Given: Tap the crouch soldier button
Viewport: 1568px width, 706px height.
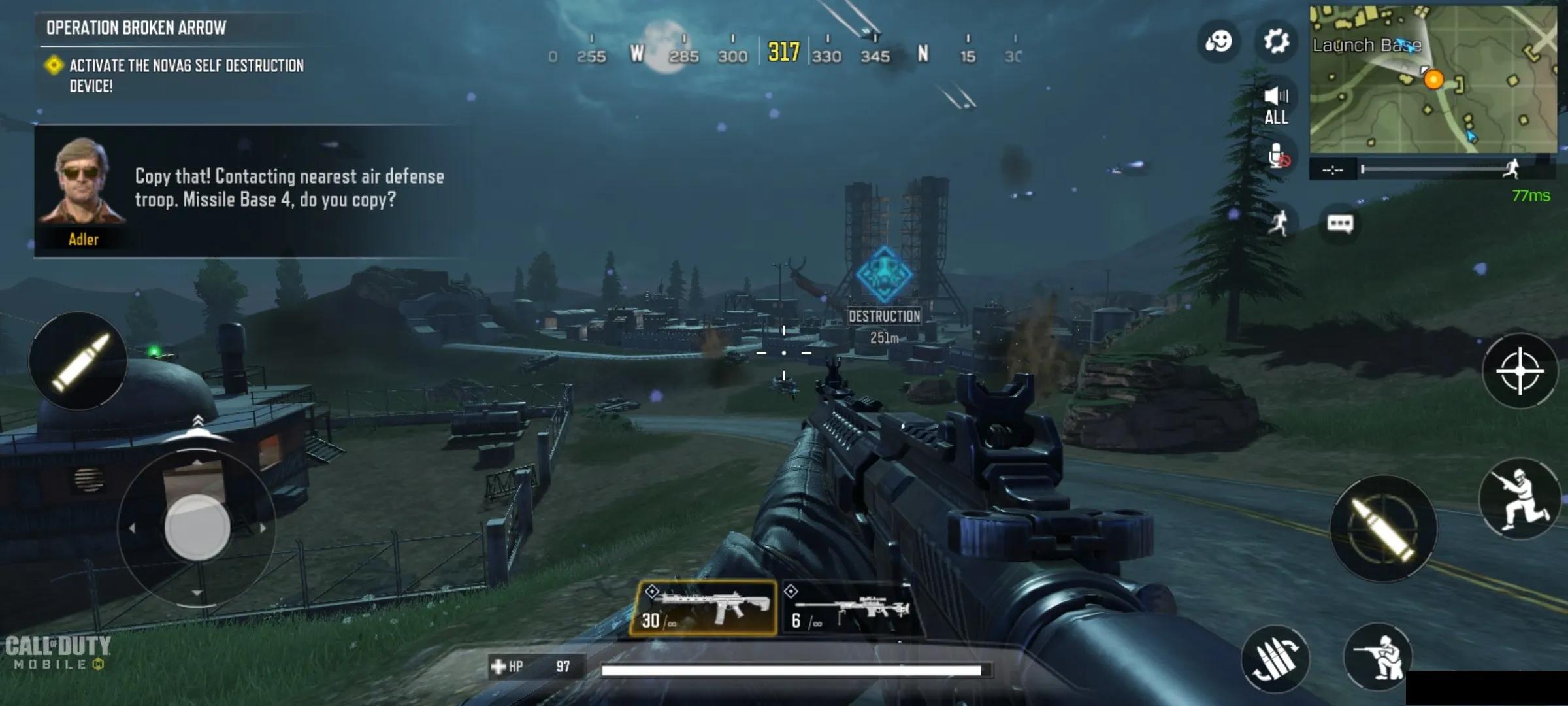Looking at the screenshot, I should pyautogui.click(x=1377, y=658).
